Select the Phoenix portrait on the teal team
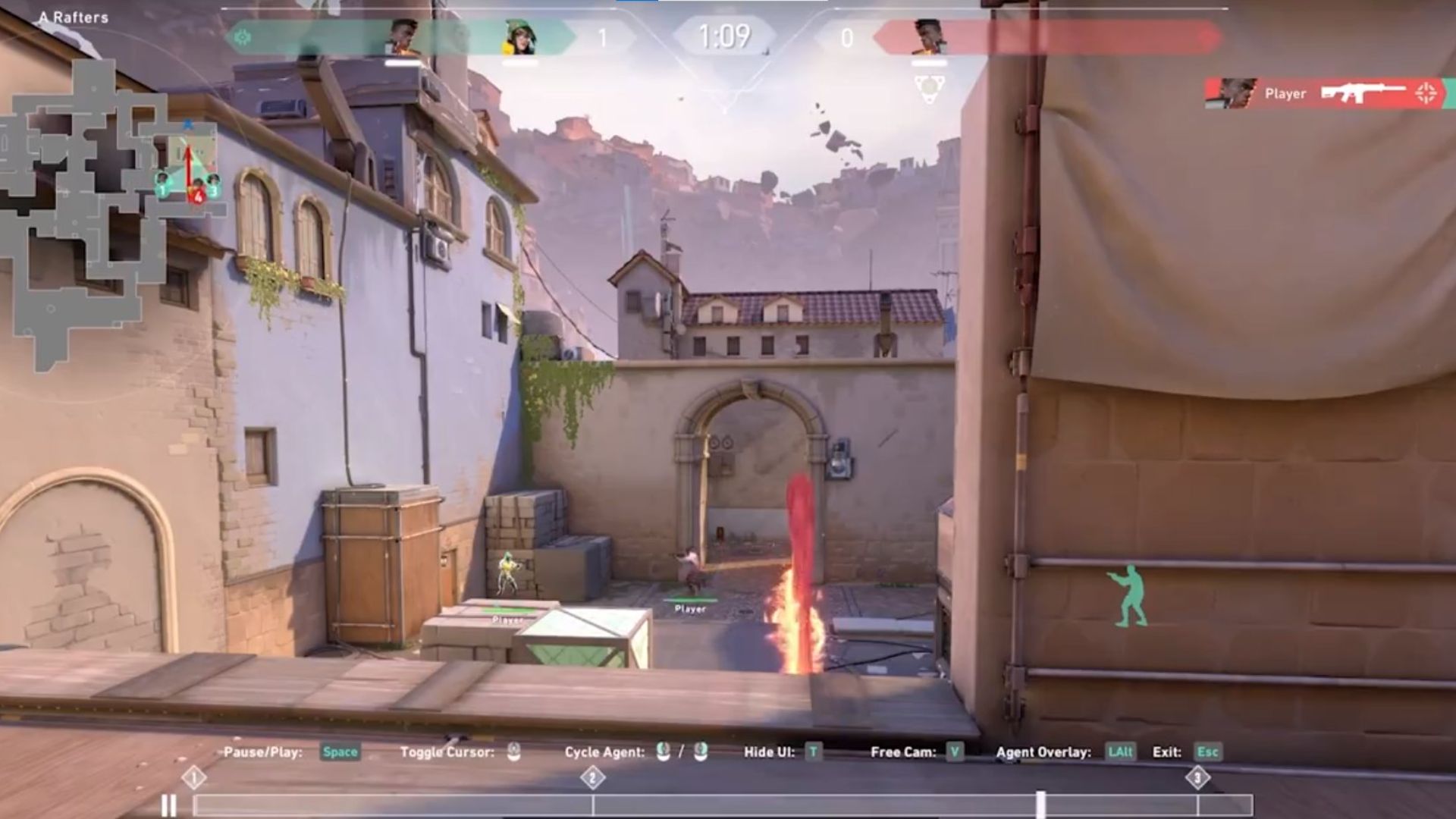1456x819 pixels. tap(403, 36)
